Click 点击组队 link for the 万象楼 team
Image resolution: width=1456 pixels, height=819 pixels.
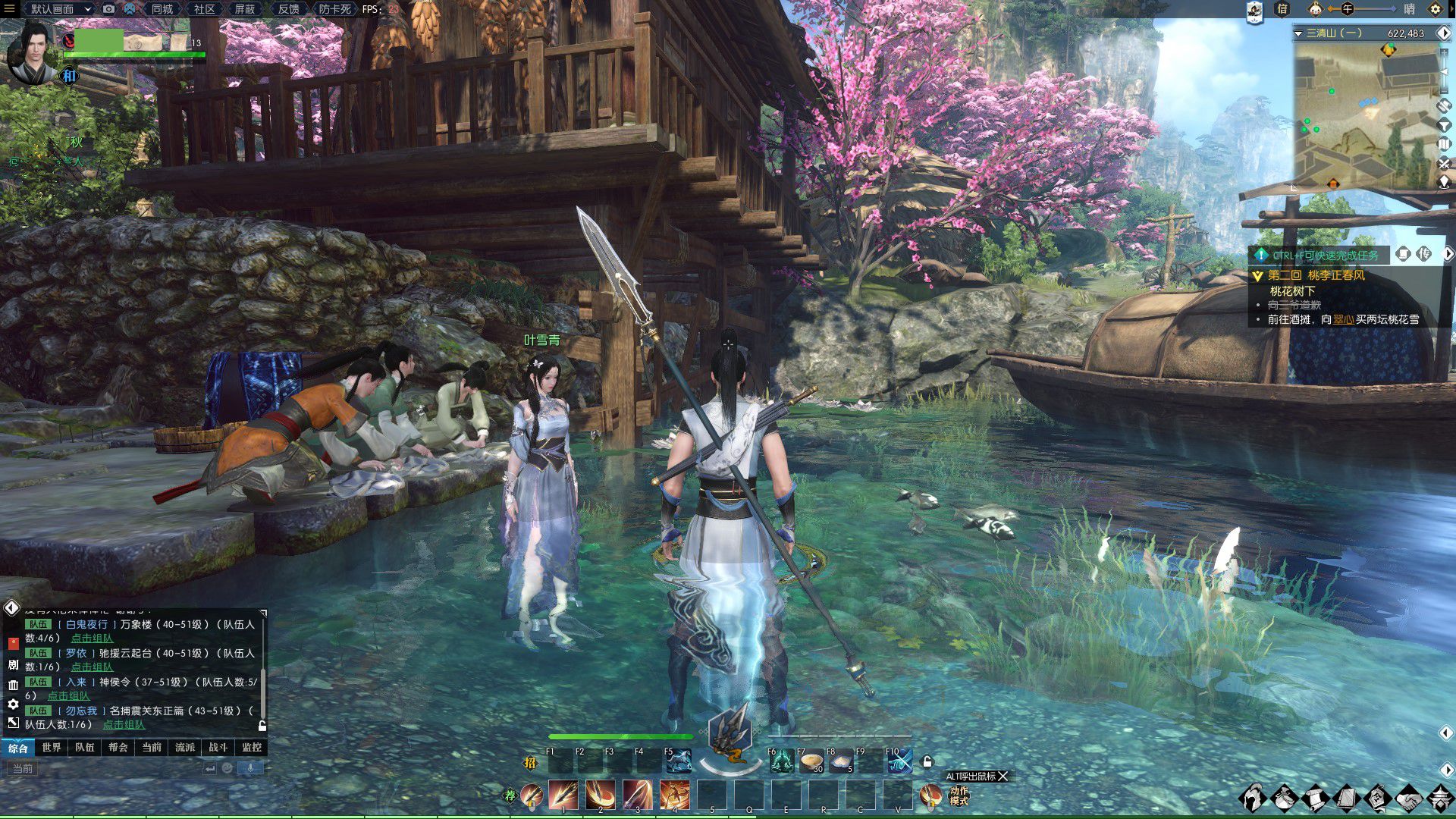92,639
